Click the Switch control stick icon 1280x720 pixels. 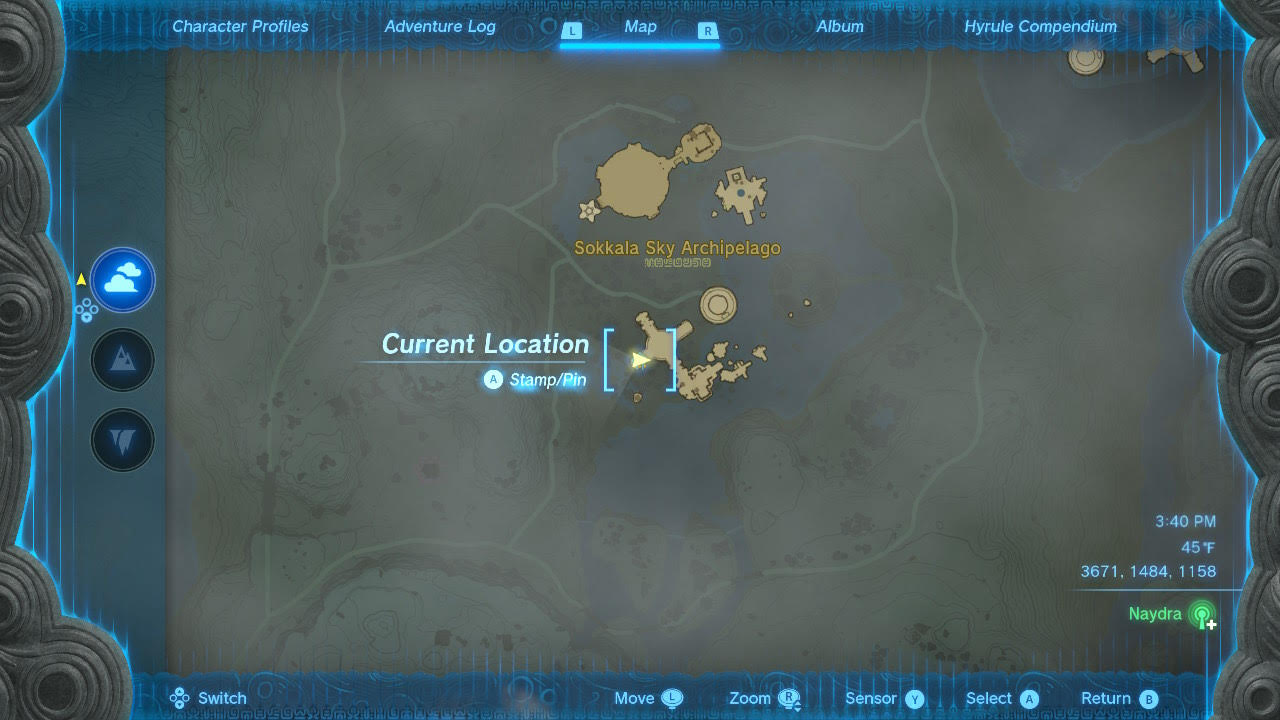pyautogui.click(x=179, y=697)
